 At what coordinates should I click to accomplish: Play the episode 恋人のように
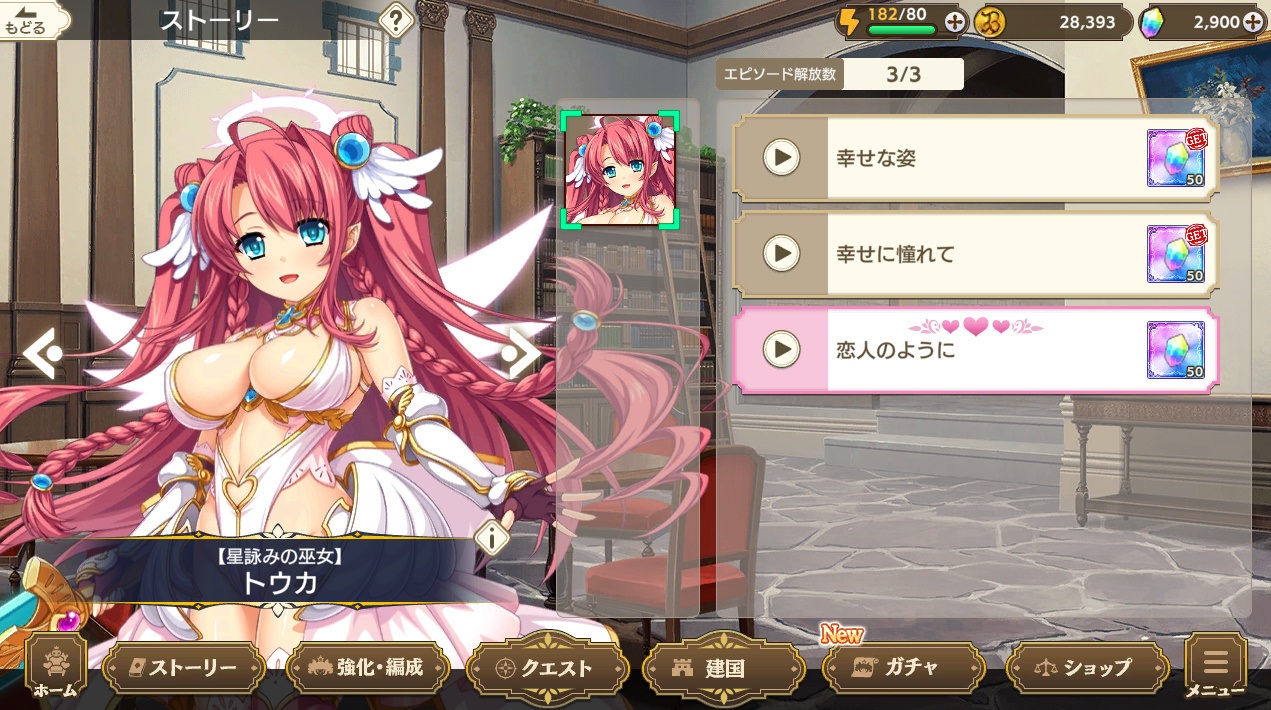(781, 349)
